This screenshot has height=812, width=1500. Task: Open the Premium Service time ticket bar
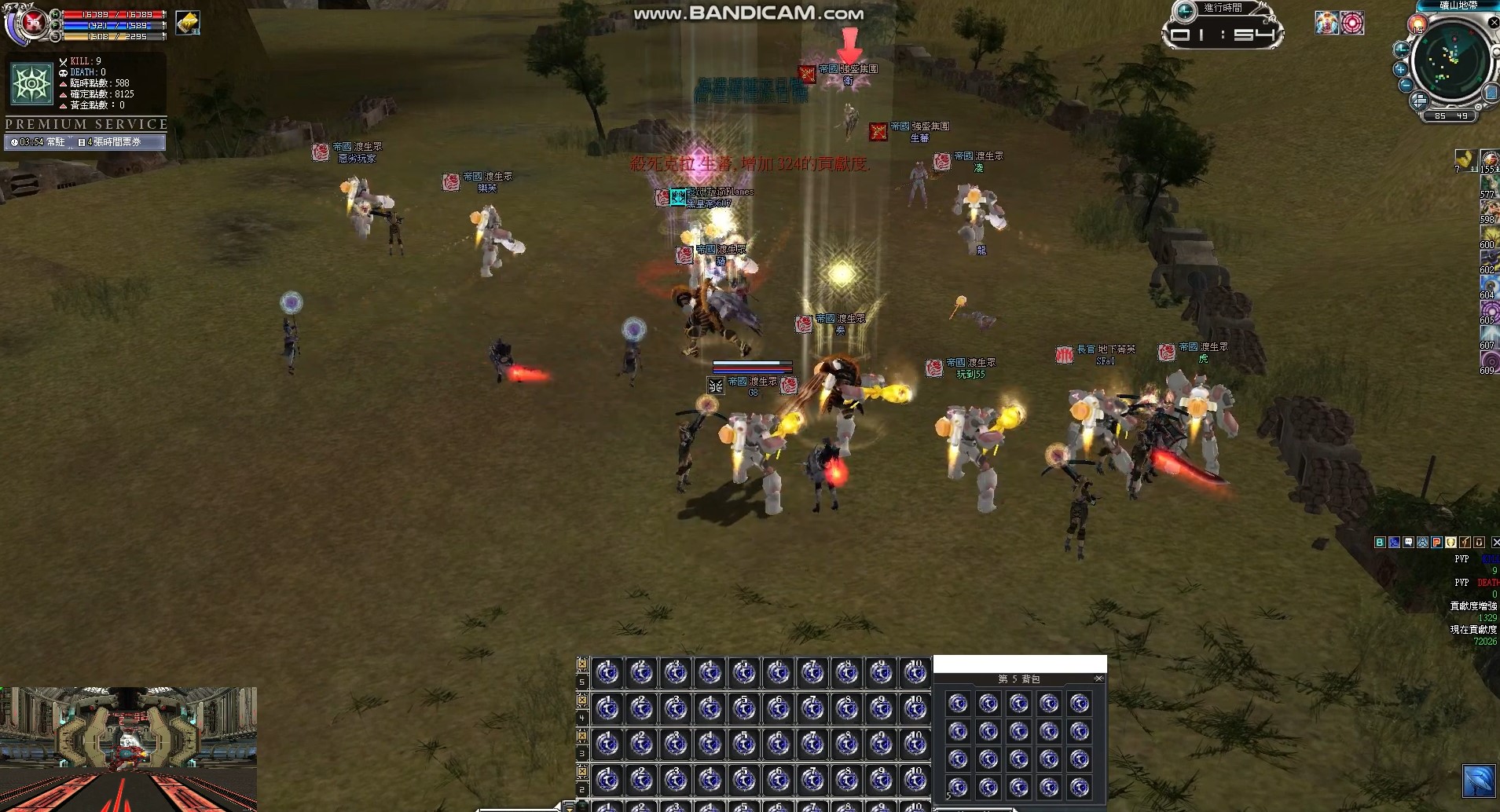85,142
